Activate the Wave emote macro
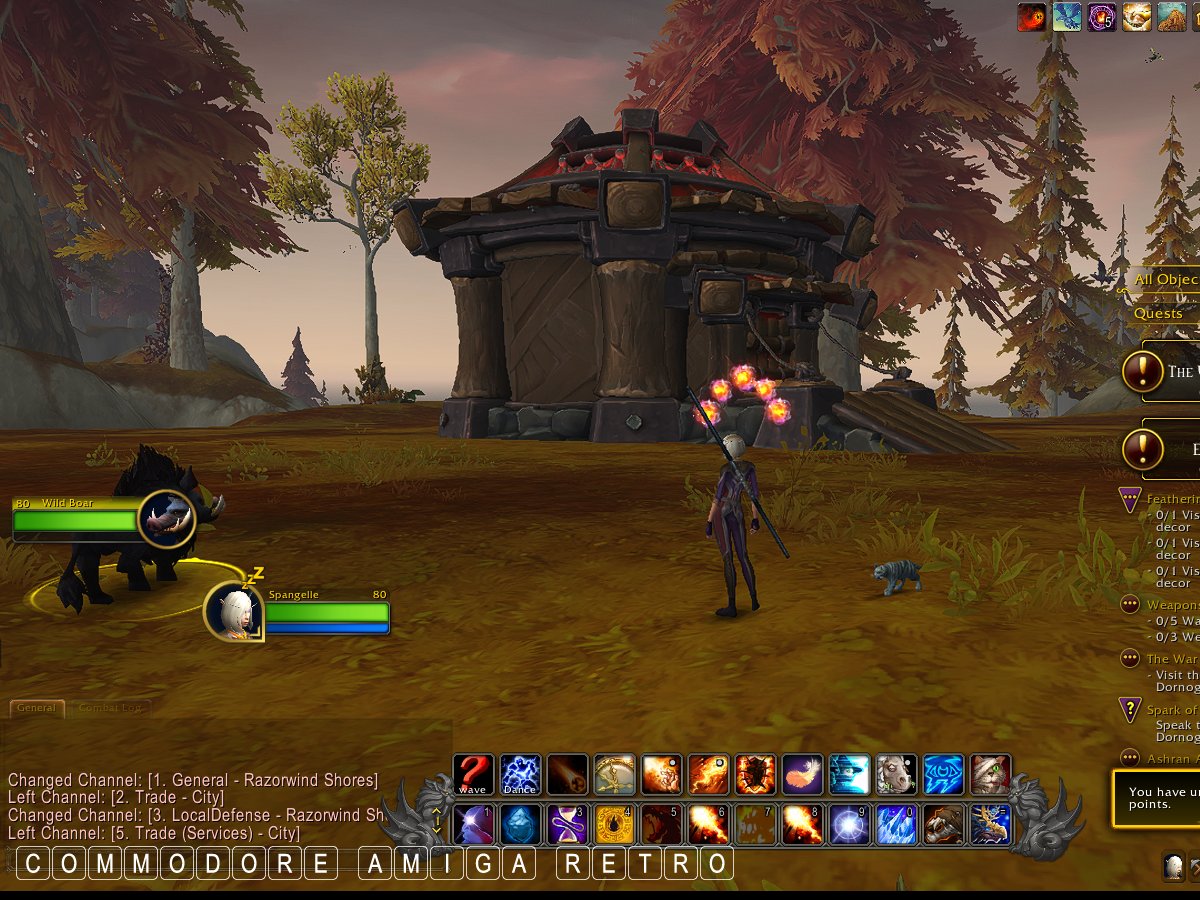The height and width of the screenshot is (900, 1200). [473, 775]
